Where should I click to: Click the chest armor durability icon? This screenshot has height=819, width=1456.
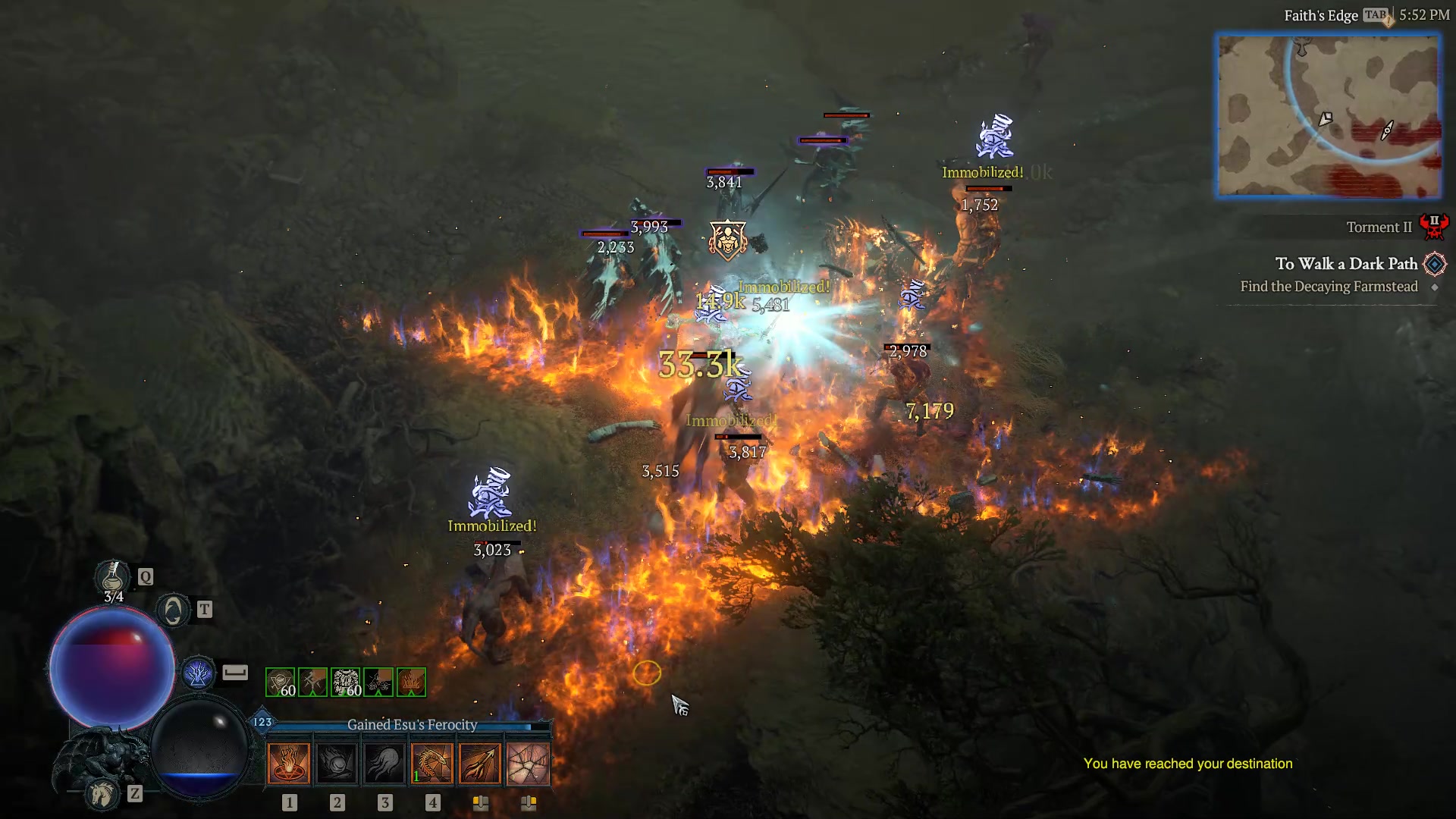(x=345, y=681)
